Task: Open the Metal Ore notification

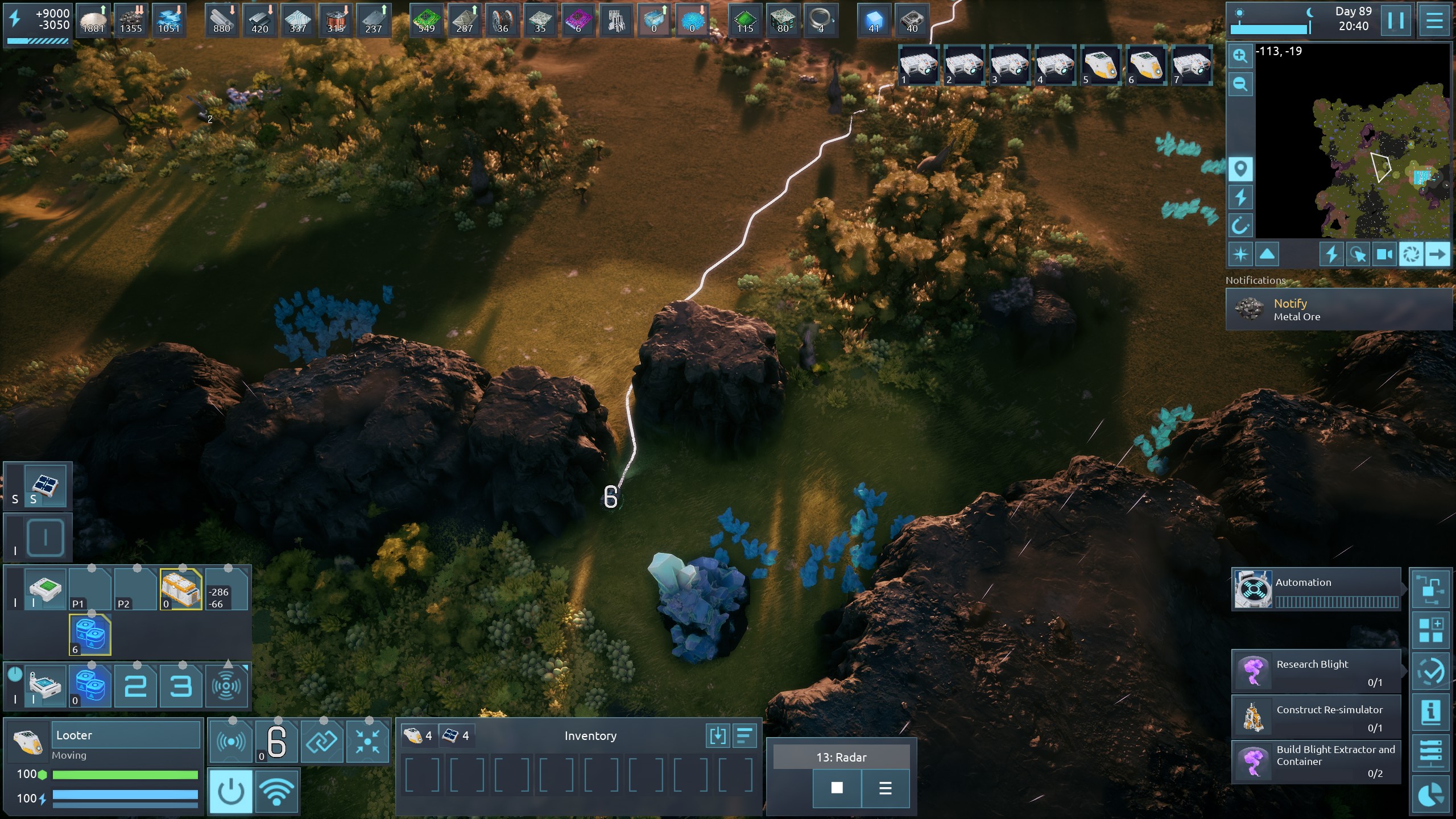Action: click(x=1339, y=309)
